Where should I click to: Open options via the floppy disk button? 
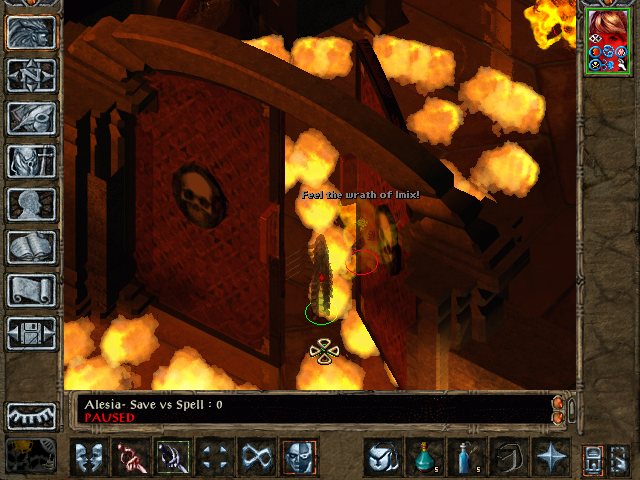[x=31, y=333]
